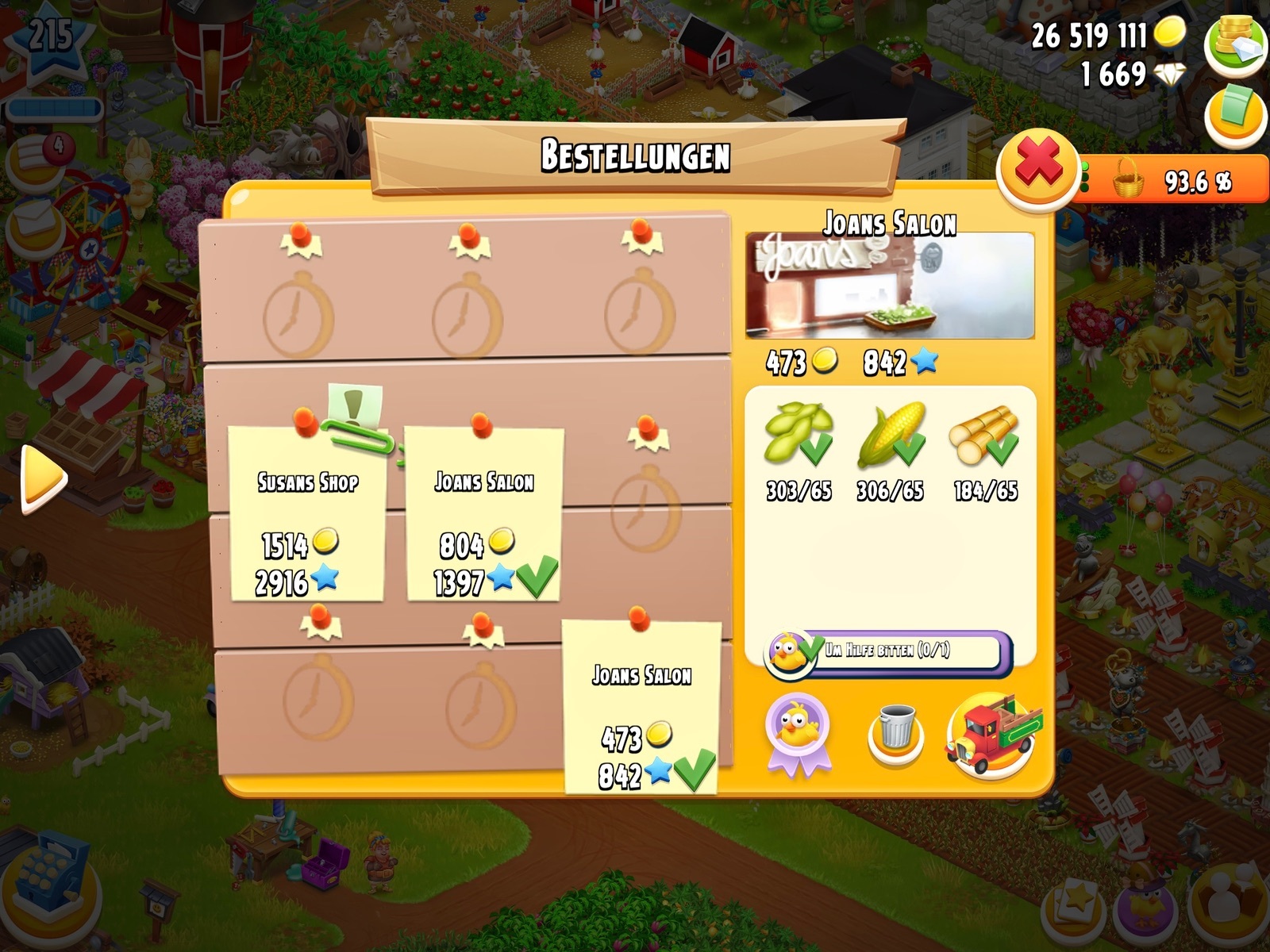
Task: Click the sugarcane ingredient icon
Action: 984,436
